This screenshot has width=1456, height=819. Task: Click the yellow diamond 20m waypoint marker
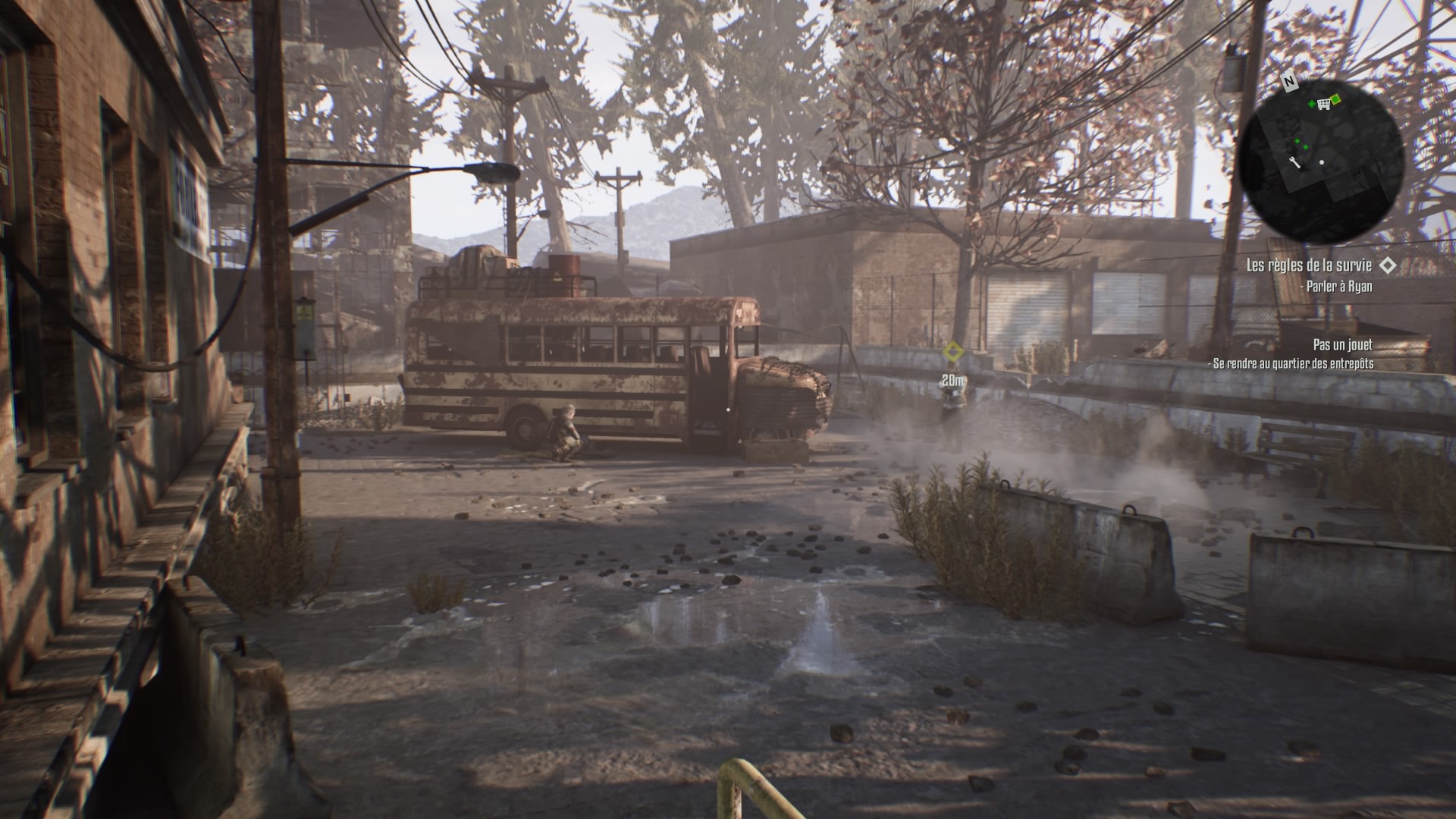952,352
